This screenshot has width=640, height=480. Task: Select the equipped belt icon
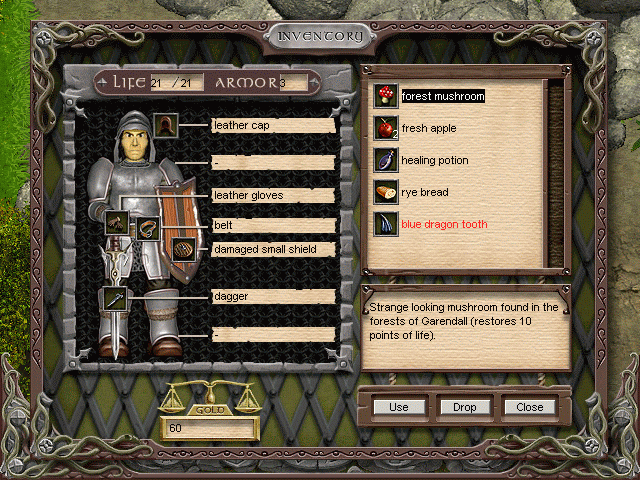point(148,228)
